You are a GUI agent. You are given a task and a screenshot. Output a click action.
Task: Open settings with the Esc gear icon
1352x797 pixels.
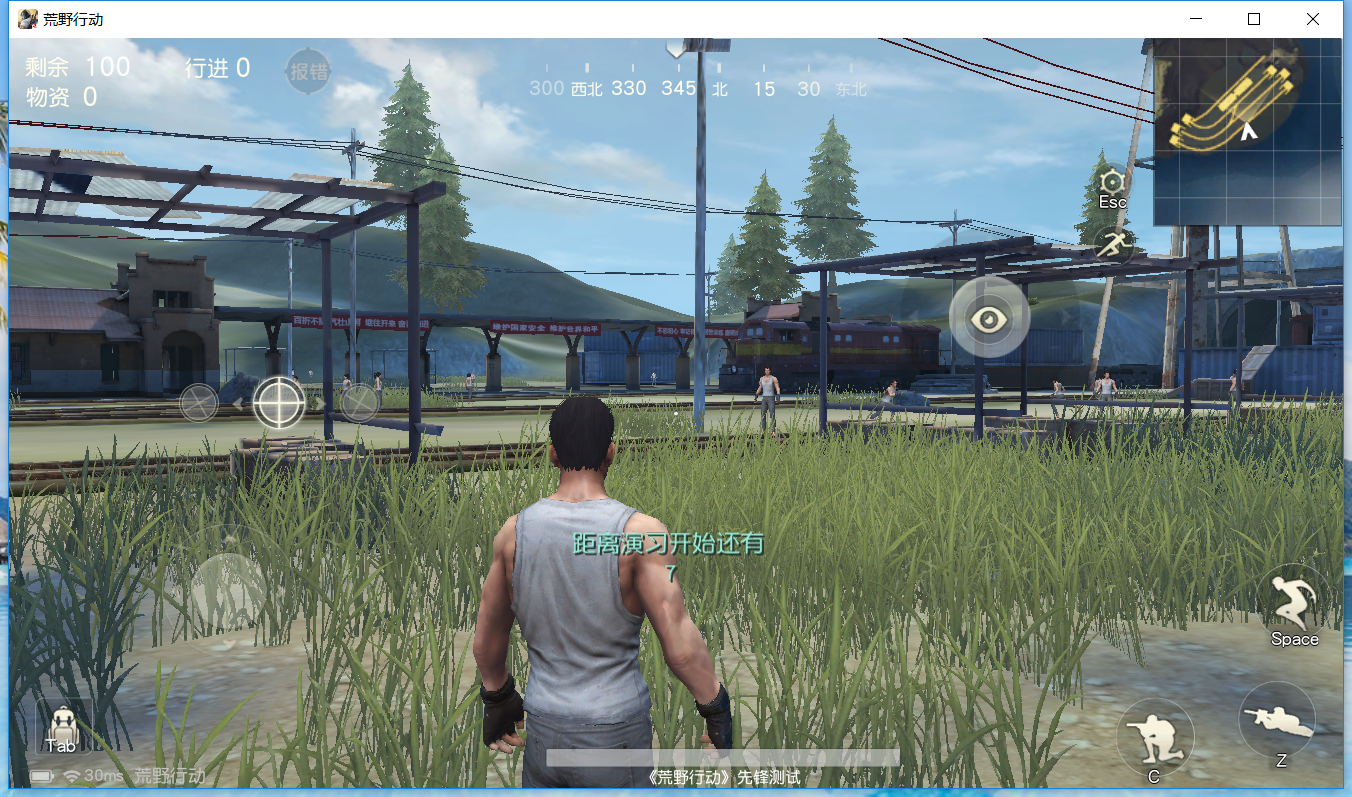[1113, 182]
